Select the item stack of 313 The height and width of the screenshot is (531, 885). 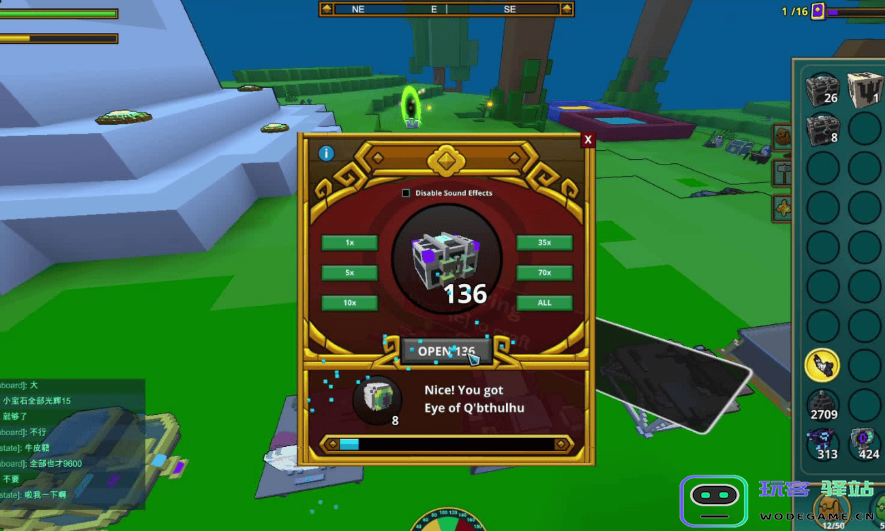[824, 443]
